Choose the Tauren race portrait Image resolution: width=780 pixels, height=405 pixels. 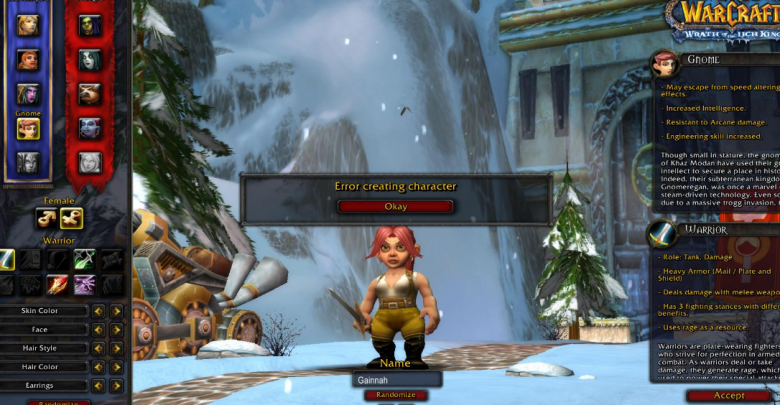click(x=91, y=93)
